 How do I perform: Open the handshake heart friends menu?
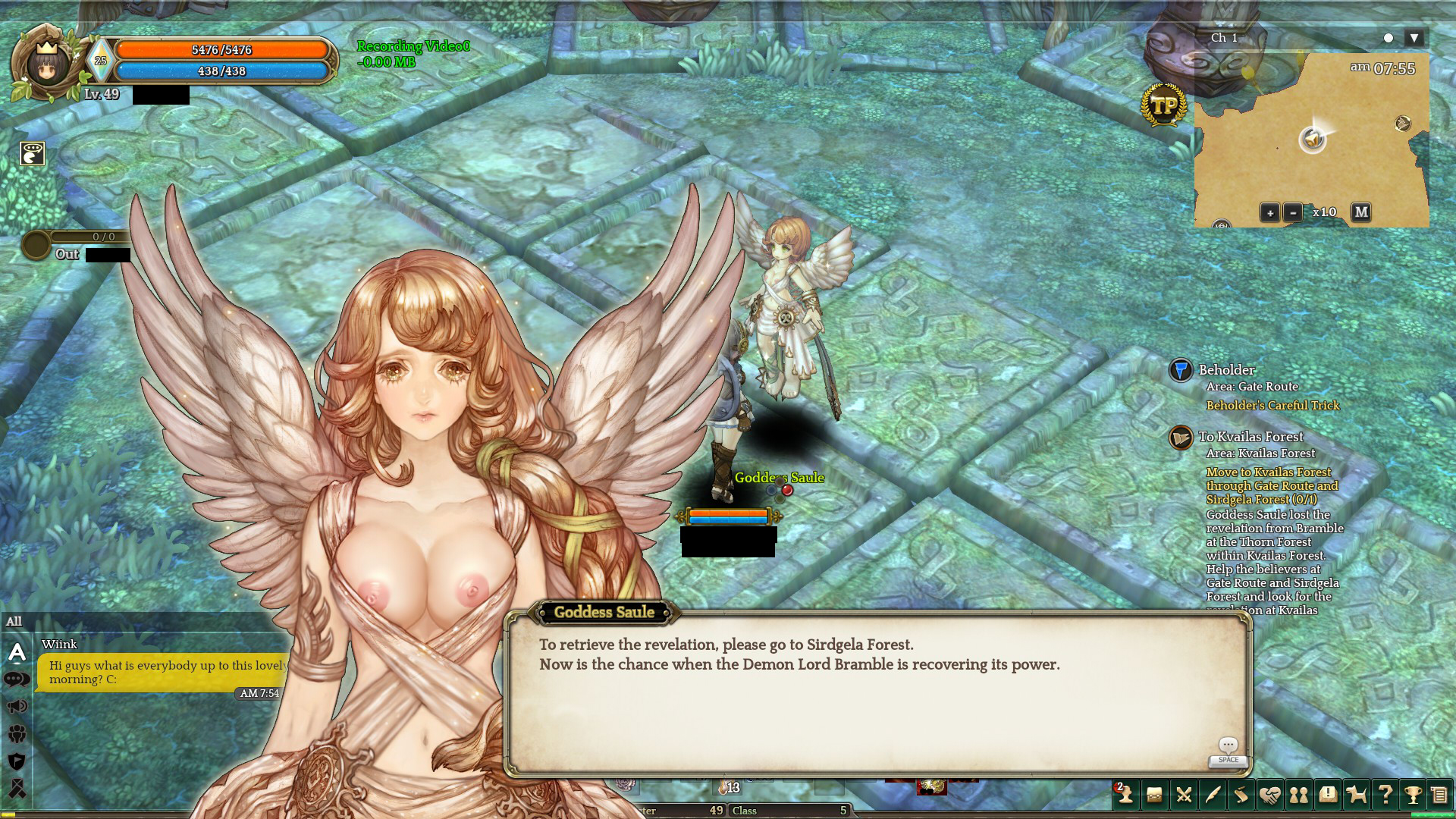[1270, 794]
